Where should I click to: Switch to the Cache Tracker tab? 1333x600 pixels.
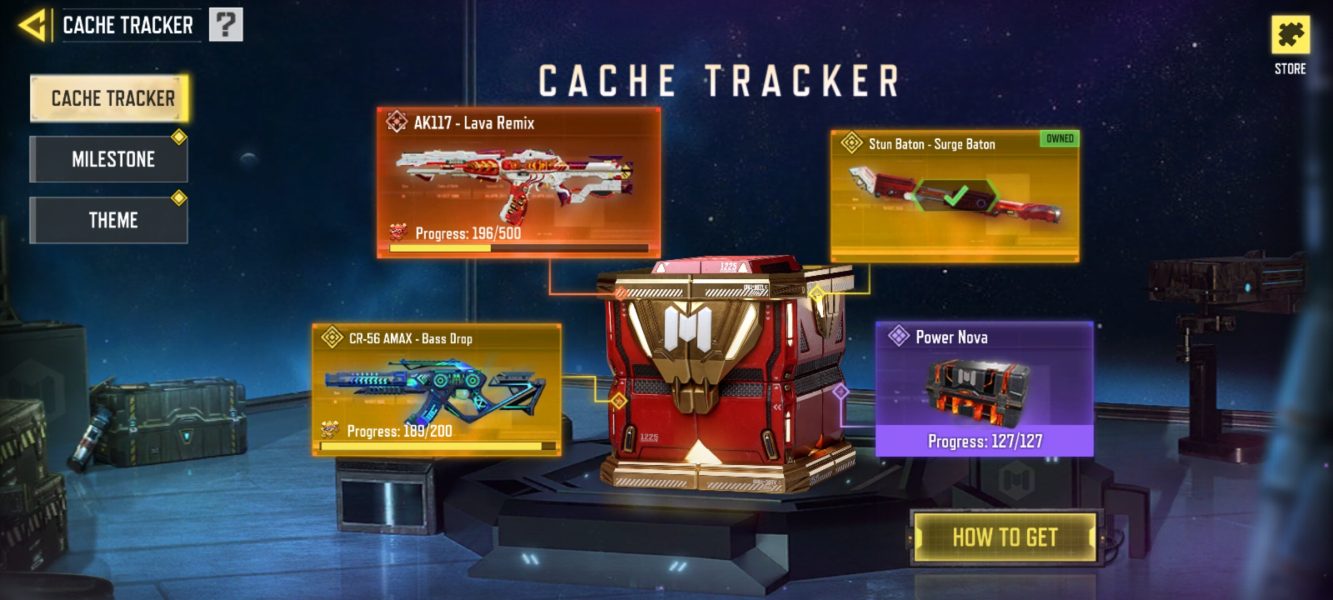(110, 98)
